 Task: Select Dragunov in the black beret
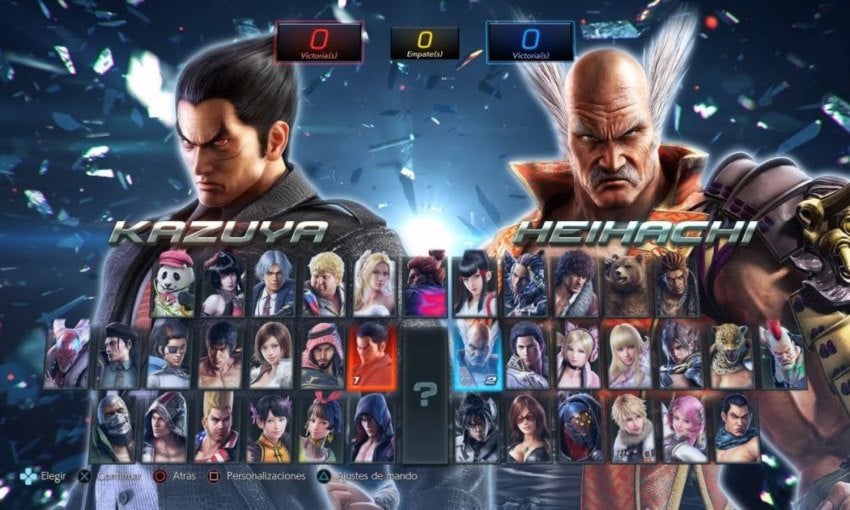coord(118,356)
